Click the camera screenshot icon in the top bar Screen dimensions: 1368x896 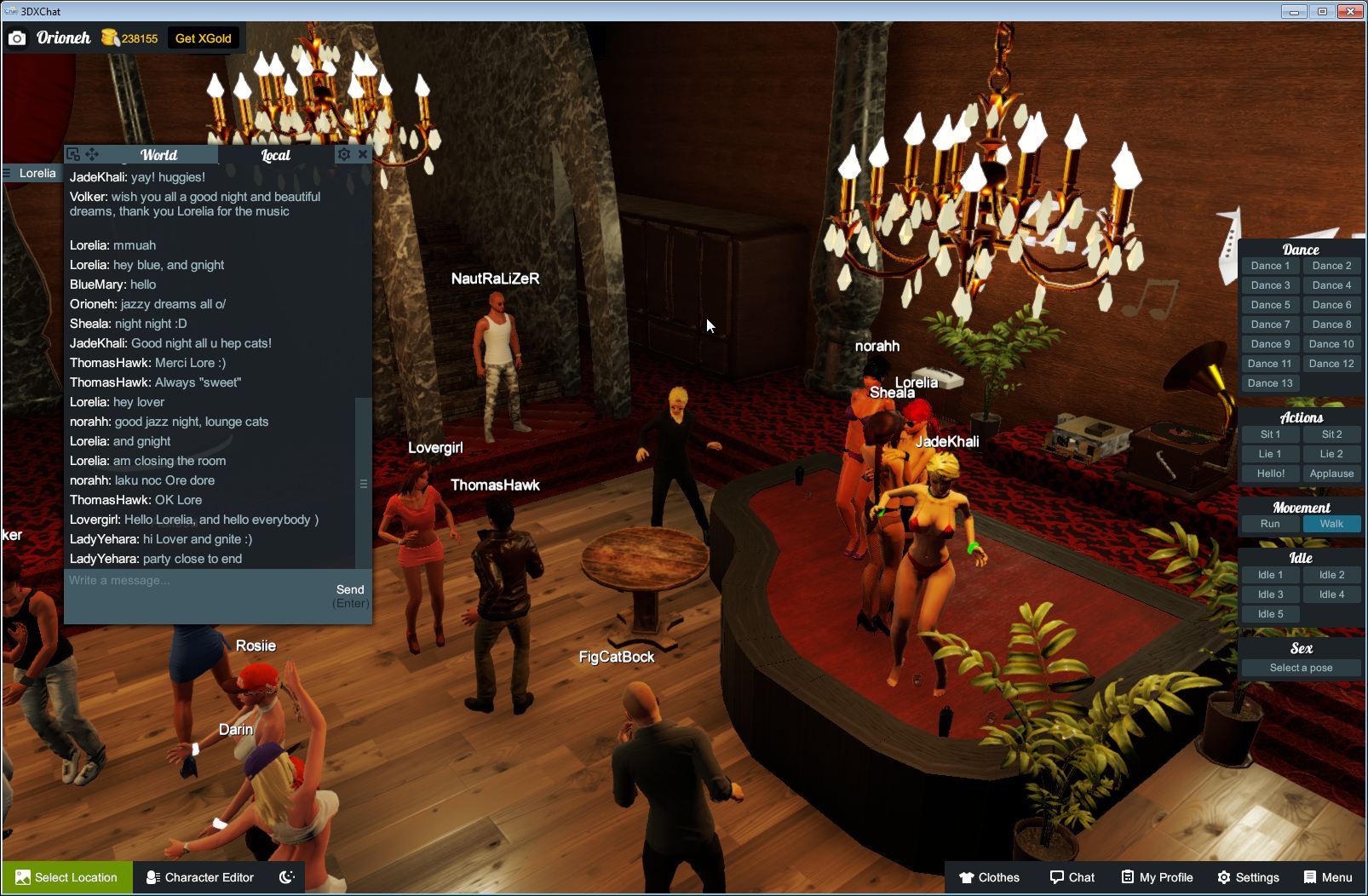(17, 37)
